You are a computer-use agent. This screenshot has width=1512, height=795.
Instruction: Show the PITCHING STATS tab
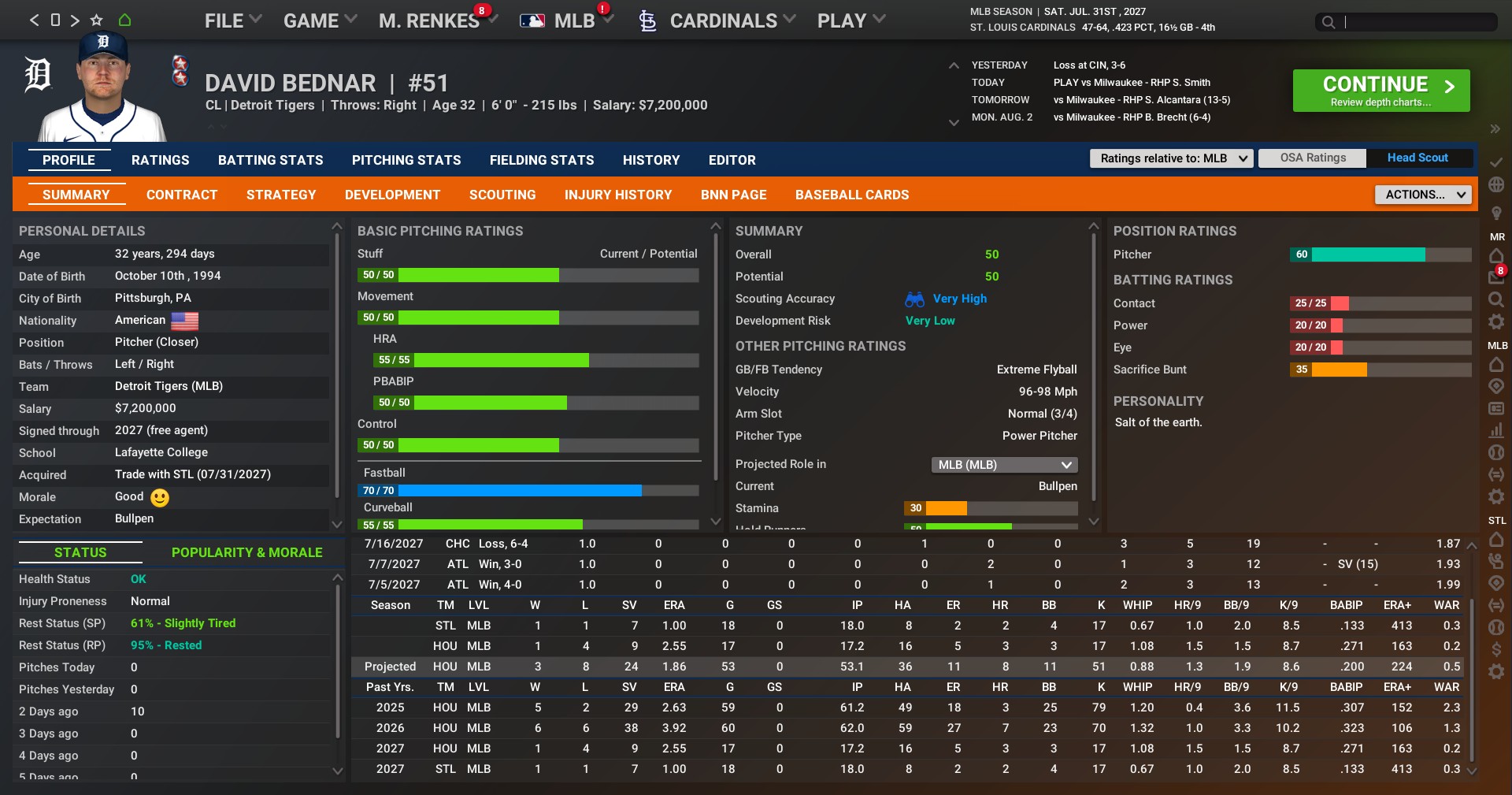click(x=406, y=160)
